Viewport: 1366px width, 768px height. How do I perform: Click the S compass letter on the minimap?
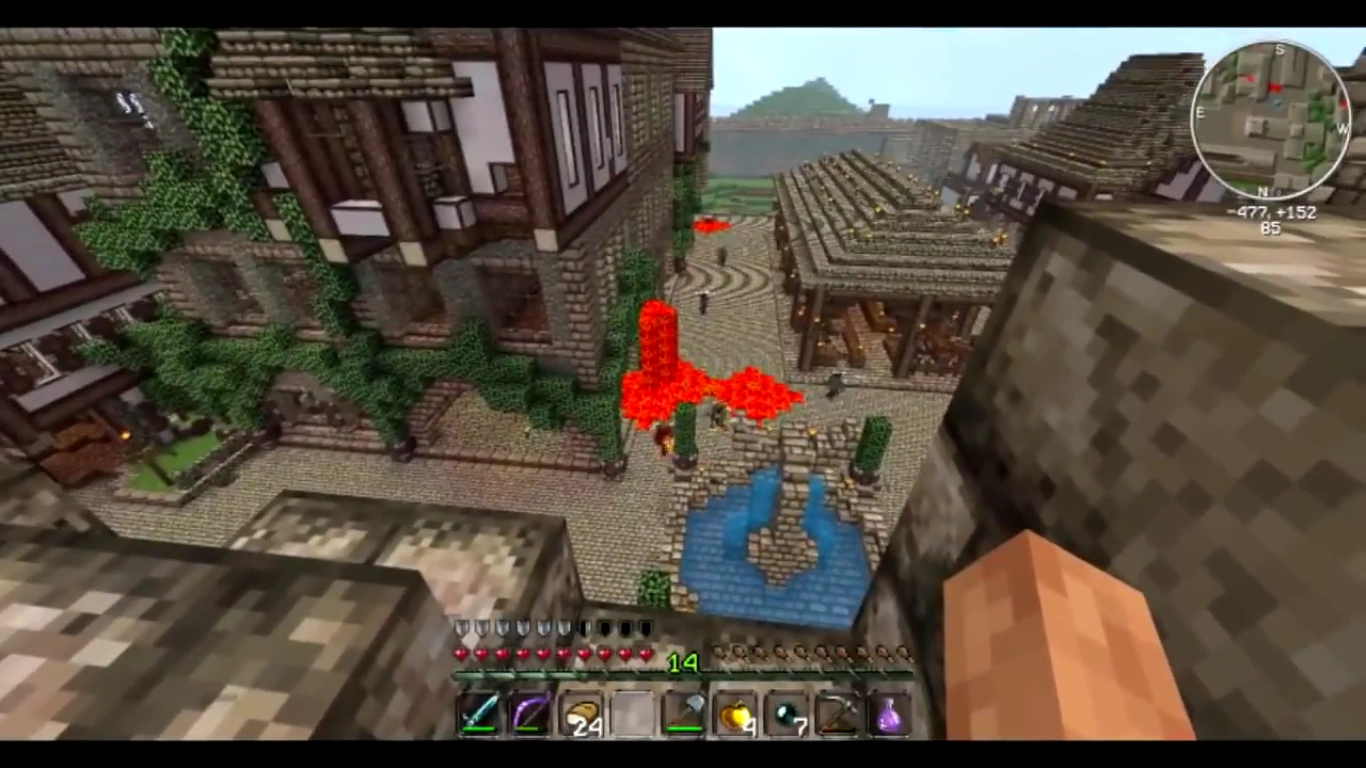tap(1281, 48)
